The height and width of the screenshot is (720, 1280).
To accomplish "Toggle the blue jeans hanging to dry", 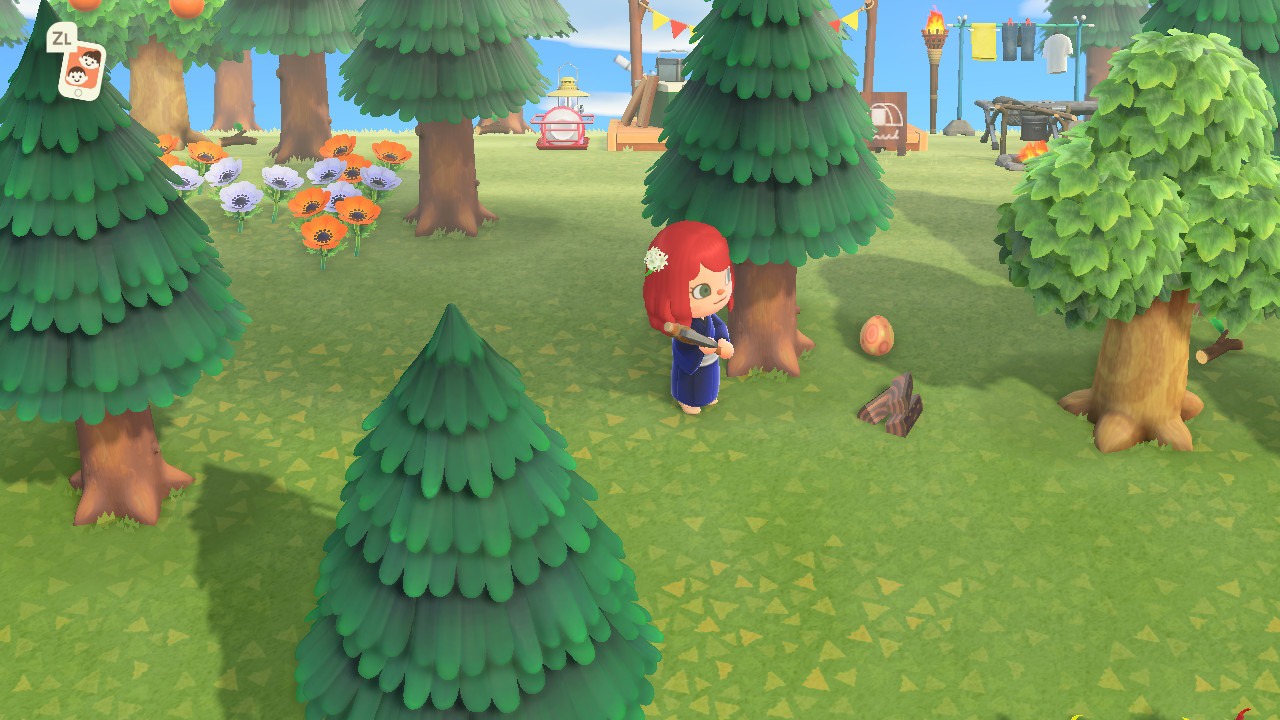I will [1018, 40].
